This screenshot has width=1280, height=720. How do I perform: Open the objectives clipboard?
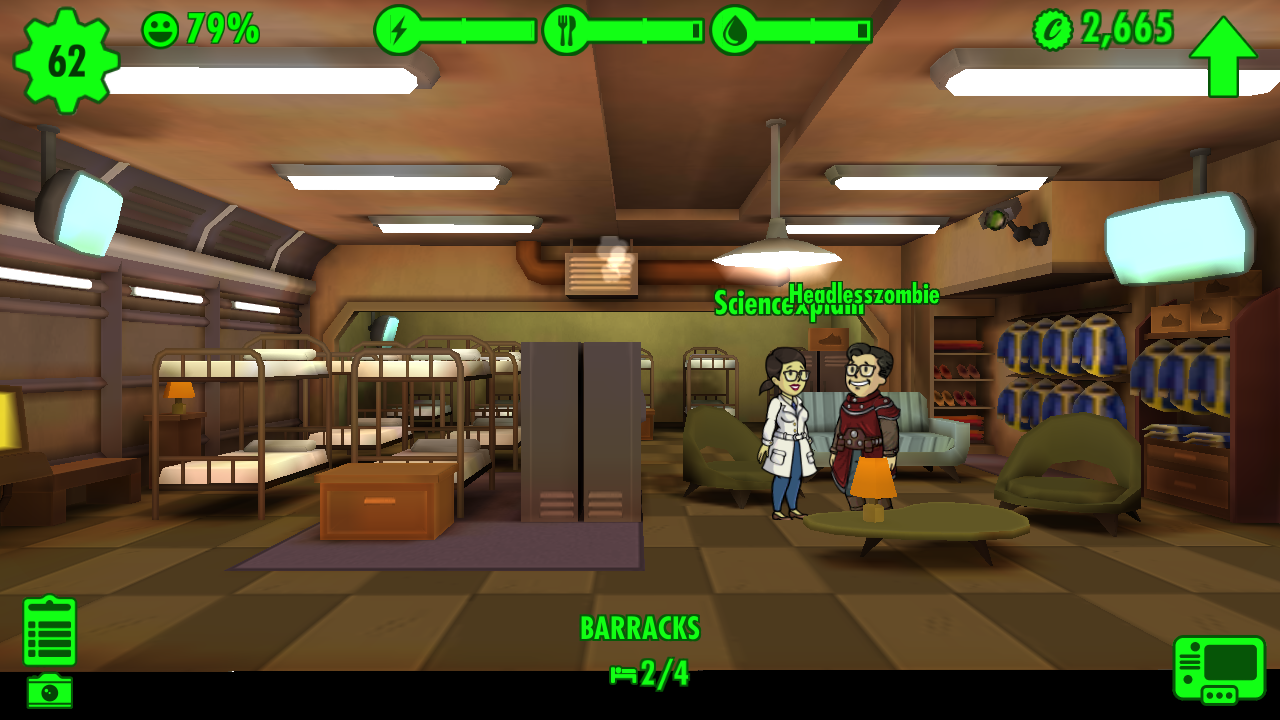point(50,631)
